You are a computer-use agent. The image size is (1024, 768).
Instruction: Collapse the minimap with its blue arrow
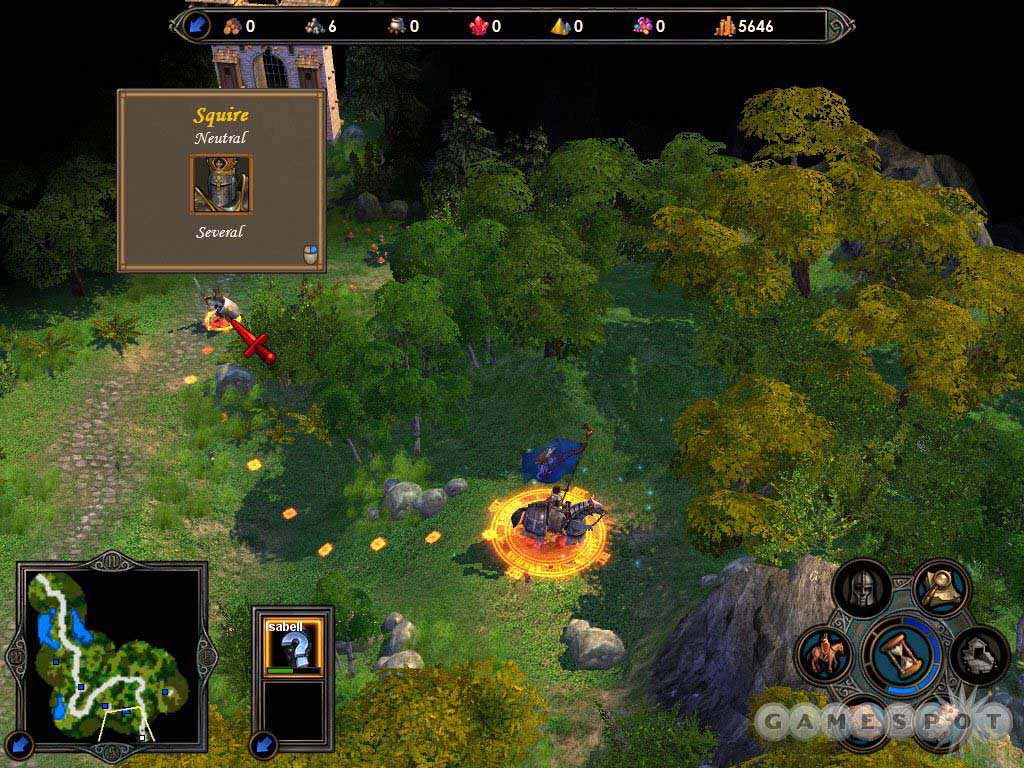coord(20,744)
